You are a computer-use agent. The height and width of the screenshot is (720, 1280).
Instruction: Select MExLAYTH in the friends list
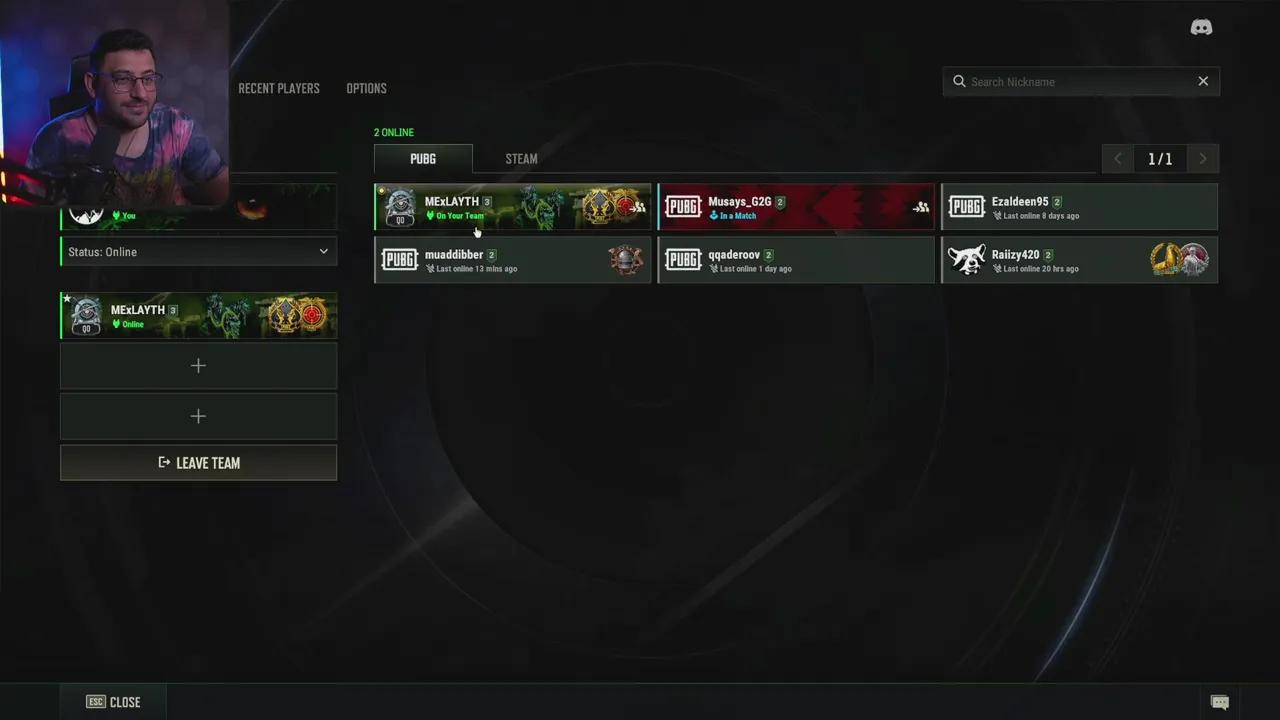pyautogui.click(x=512, y=207)
